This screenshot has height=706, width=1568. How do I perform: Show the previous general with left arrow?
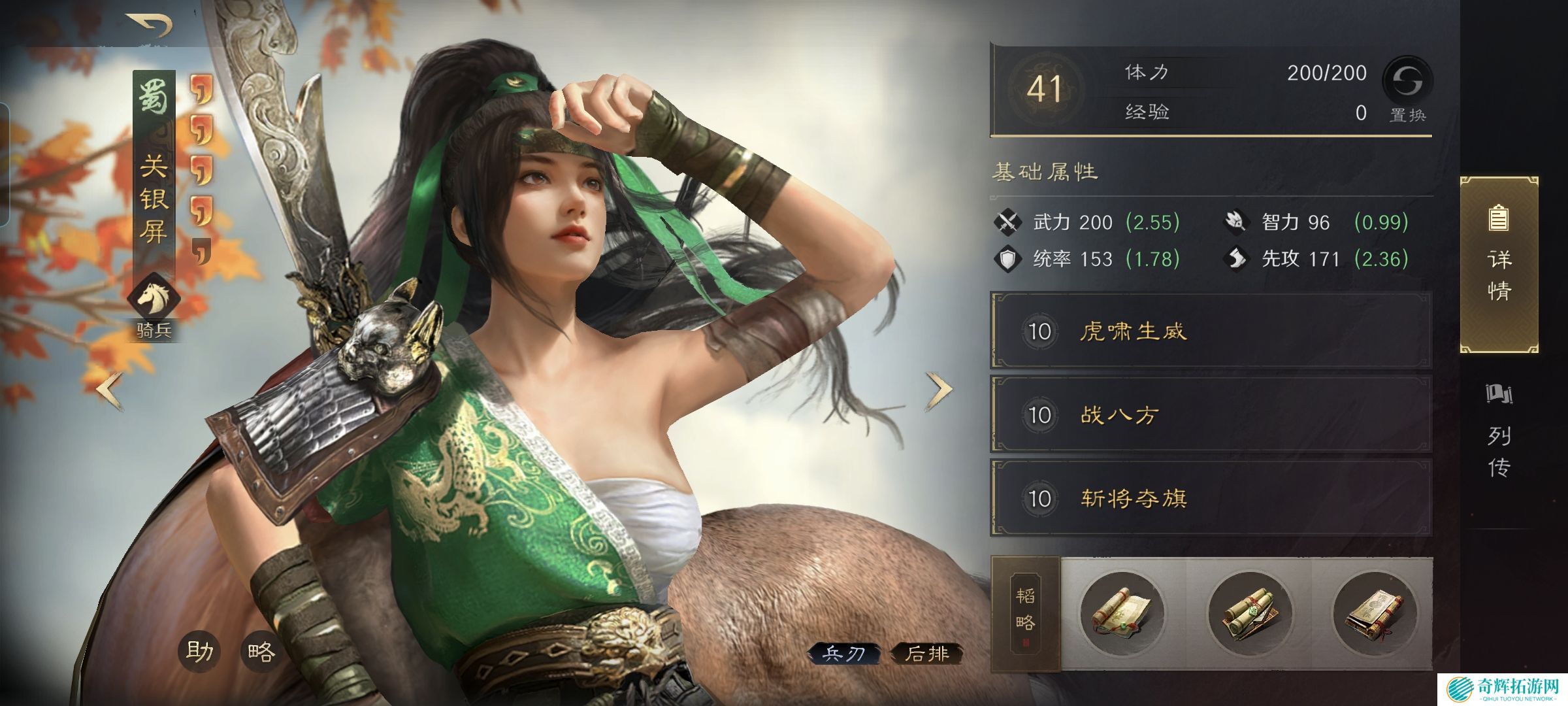[110, 391]
